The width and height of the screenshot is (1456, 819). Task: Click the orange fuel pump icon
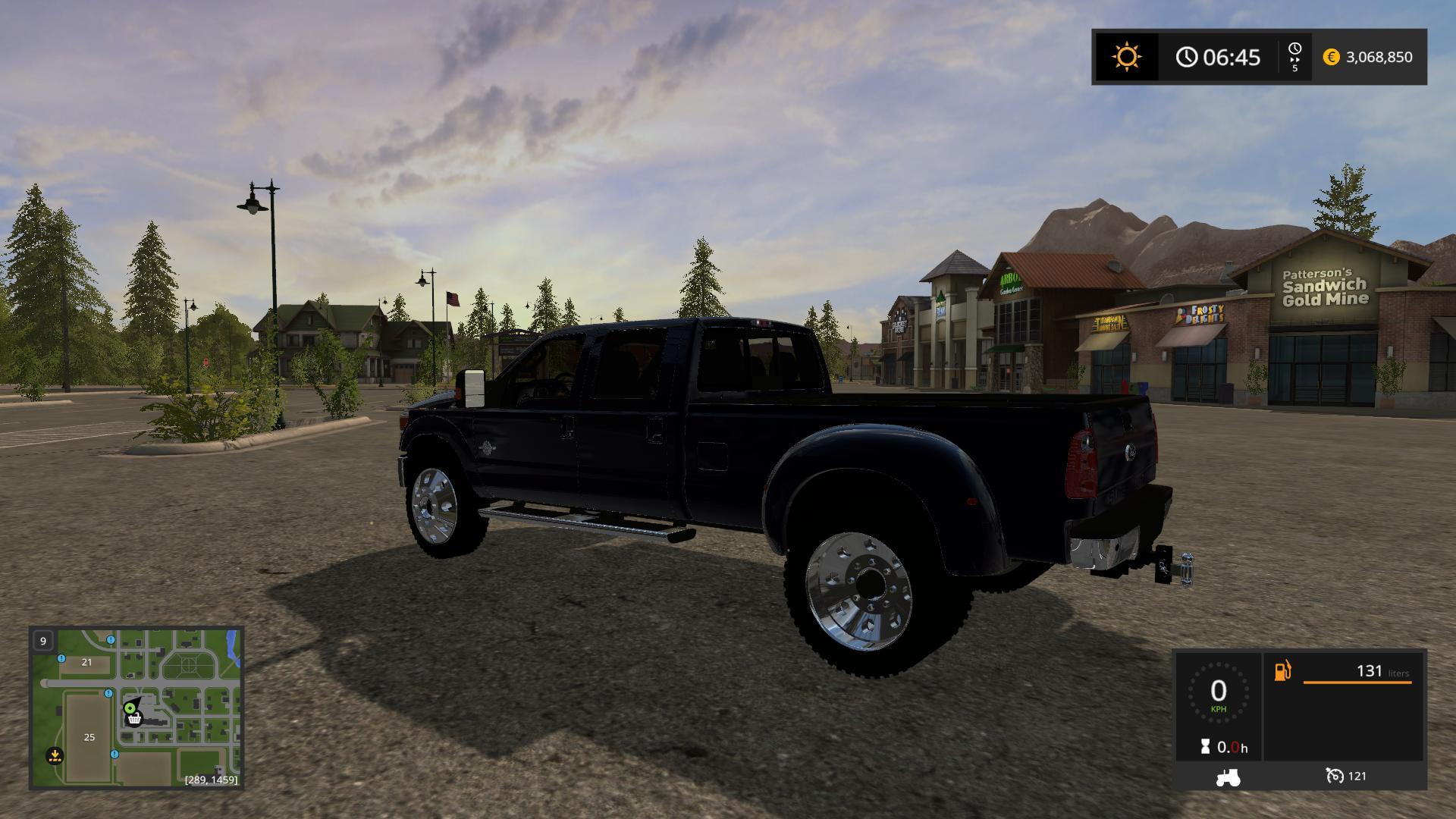click(1282, 671)
